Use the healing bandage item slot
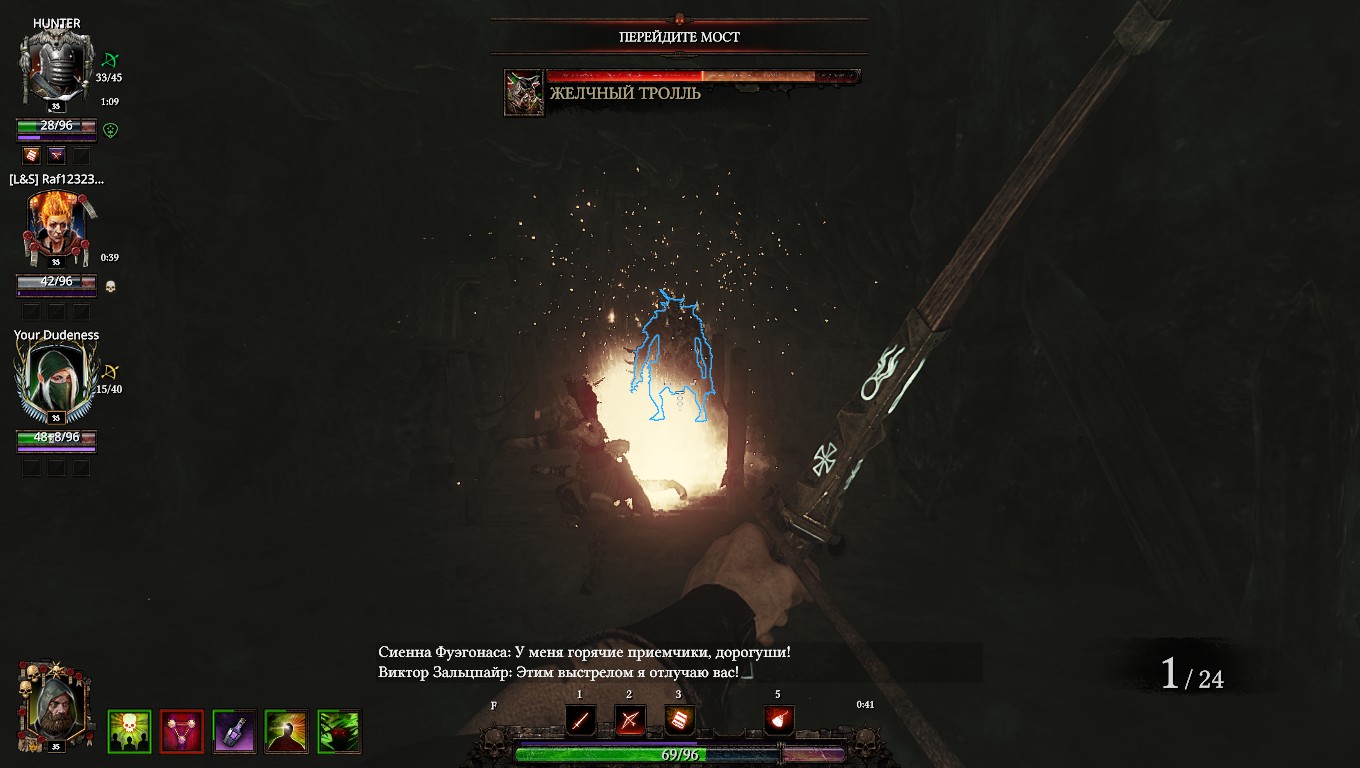 [679, 720]
